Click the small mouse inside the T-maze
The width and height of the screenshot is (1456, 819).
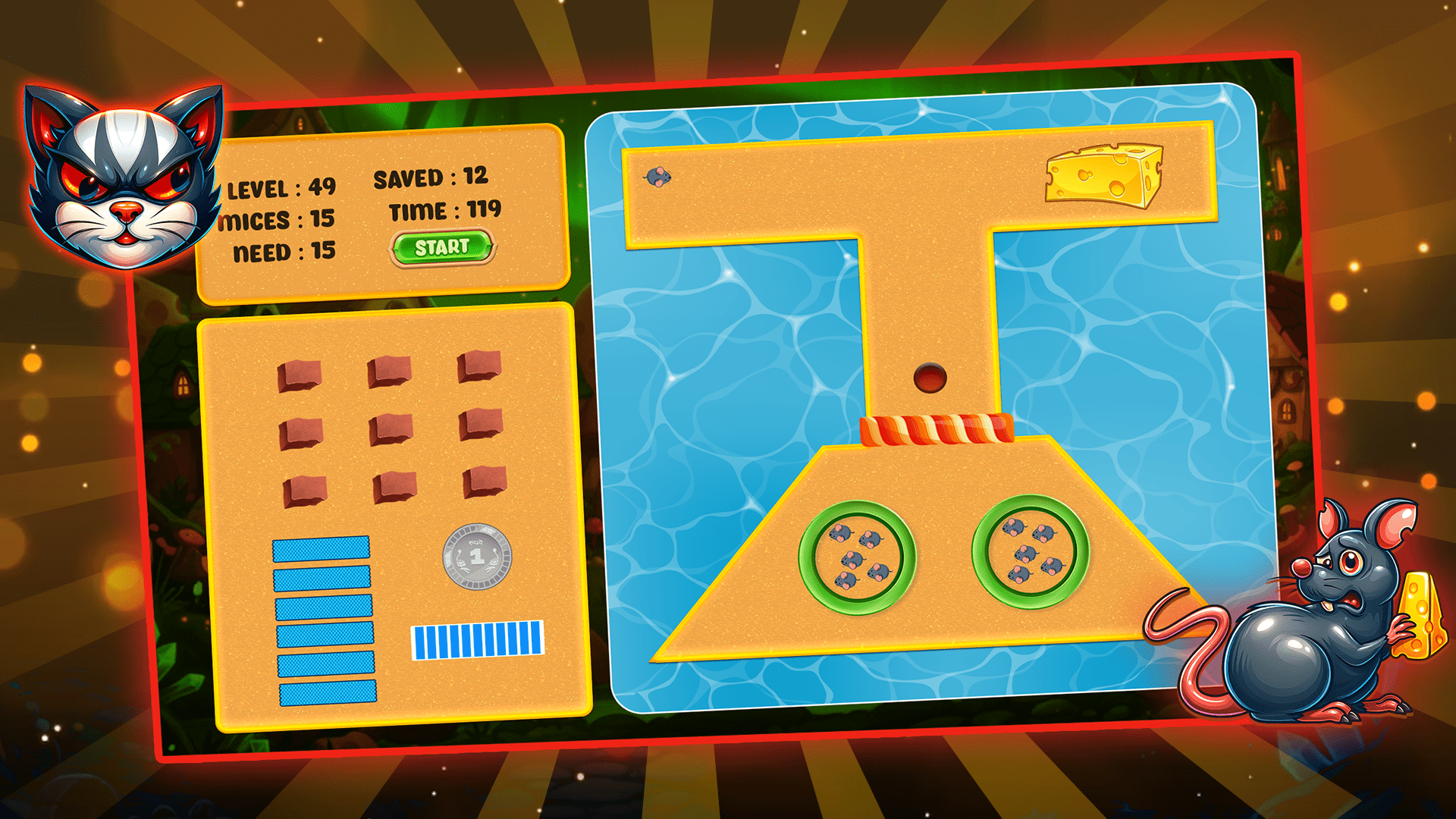(658, 176)
